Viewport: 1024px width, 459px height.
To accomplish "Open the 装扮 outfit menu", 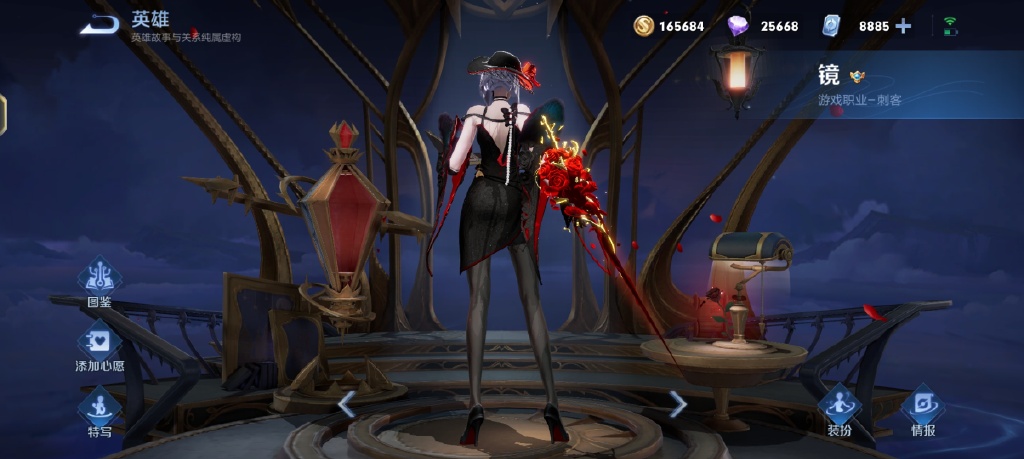I will tap(839, 407).
